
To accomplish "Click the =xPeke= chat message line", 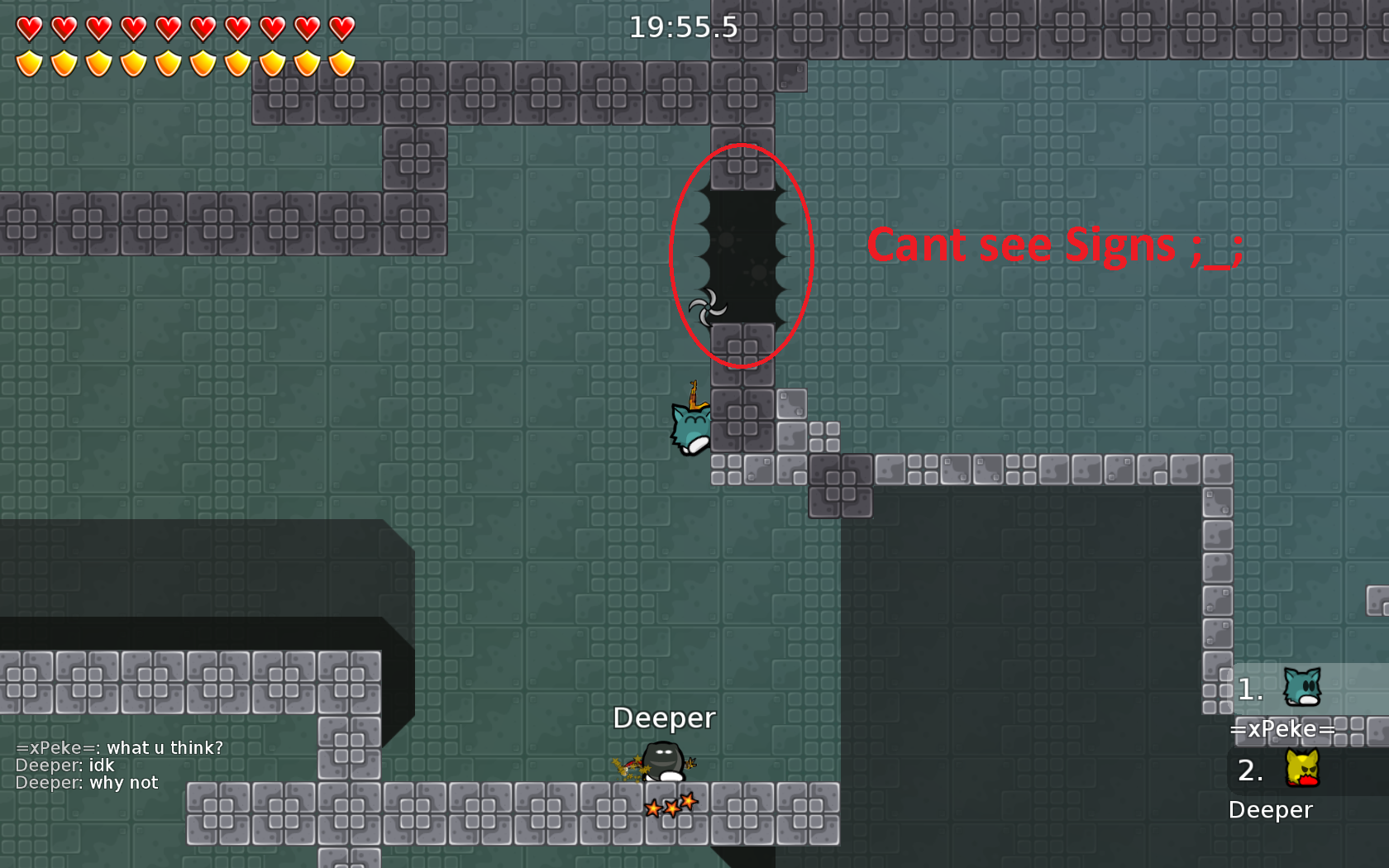I will [120, 746].
